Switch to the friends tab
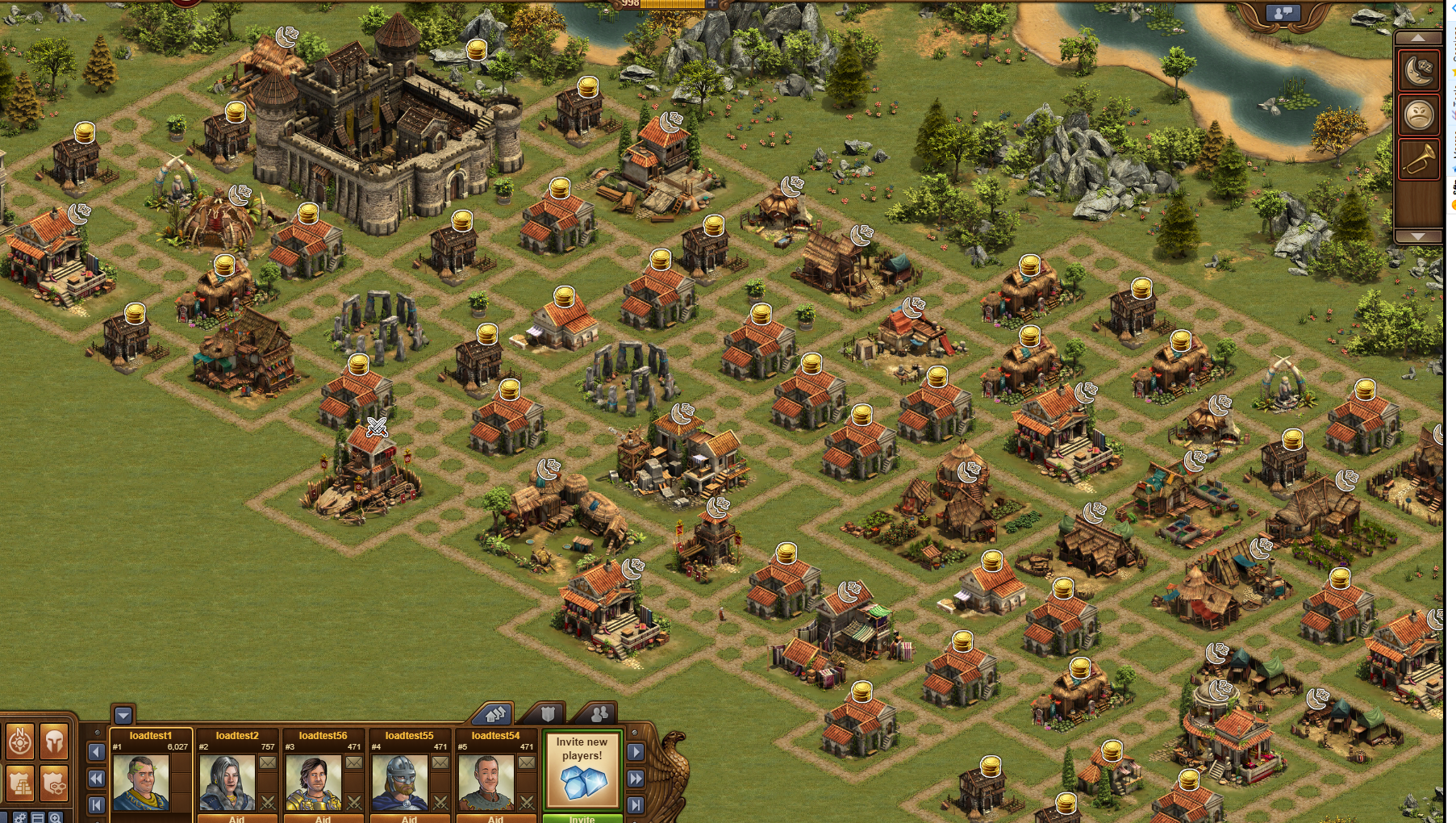Image resolution: width=1456 pixels, height=823 pixels. (x=599, y=713)
